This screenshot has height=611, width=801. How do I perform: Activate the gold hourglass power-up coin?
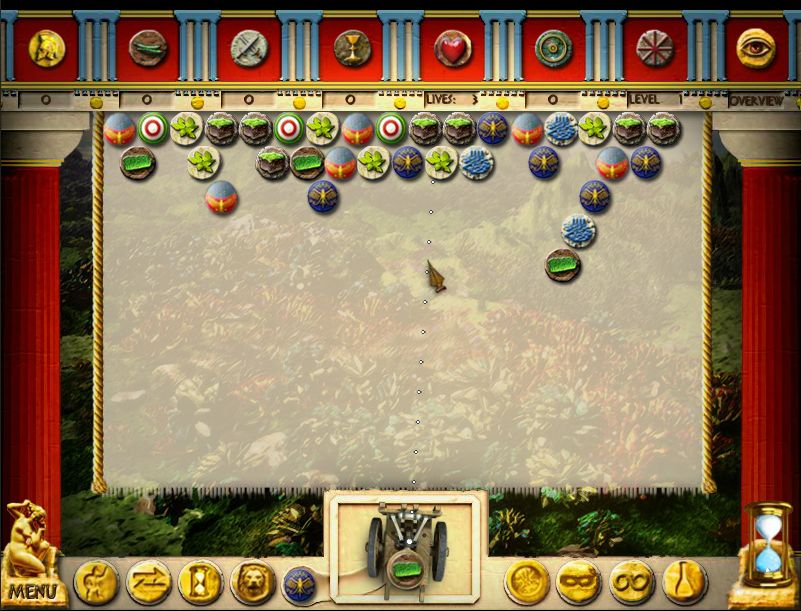[200, 581]
